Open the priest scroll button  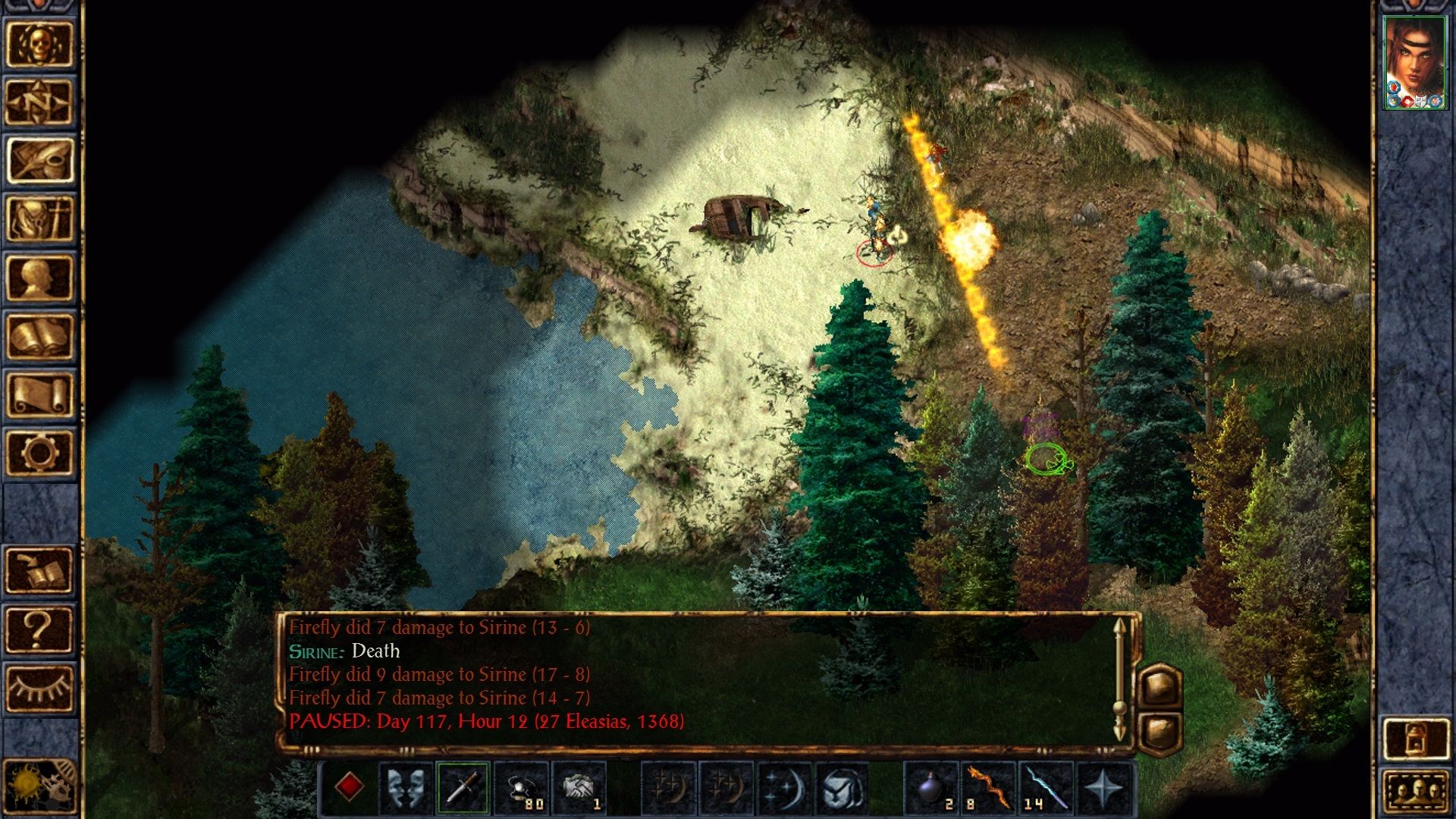pos(39,394)
